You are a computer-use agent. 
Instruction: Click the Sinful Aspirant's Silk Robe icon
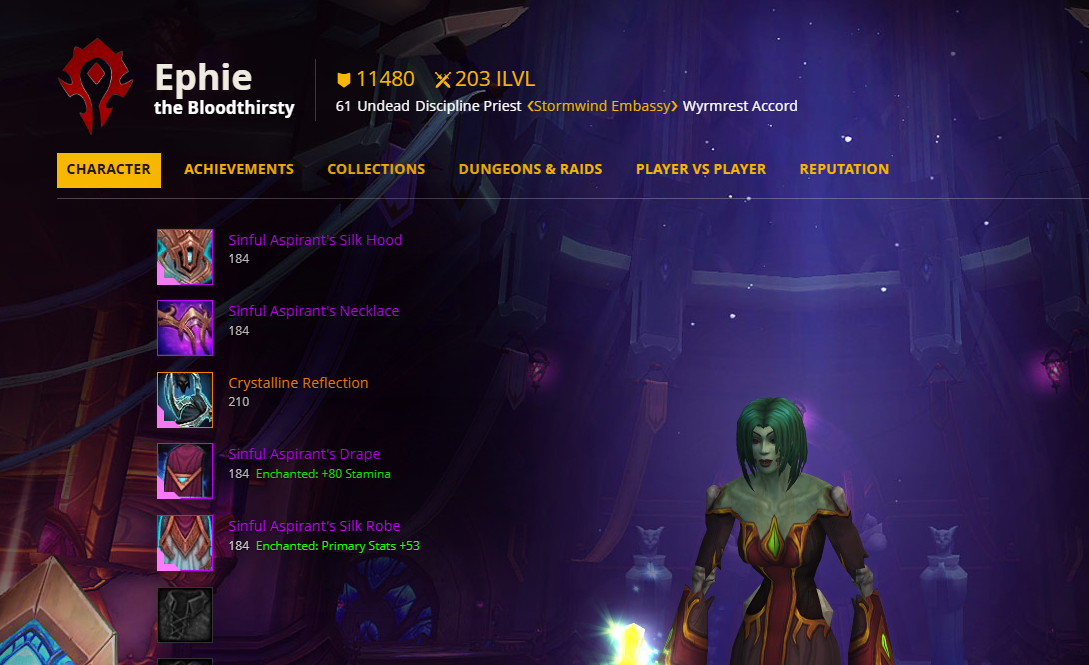(185, 543)
